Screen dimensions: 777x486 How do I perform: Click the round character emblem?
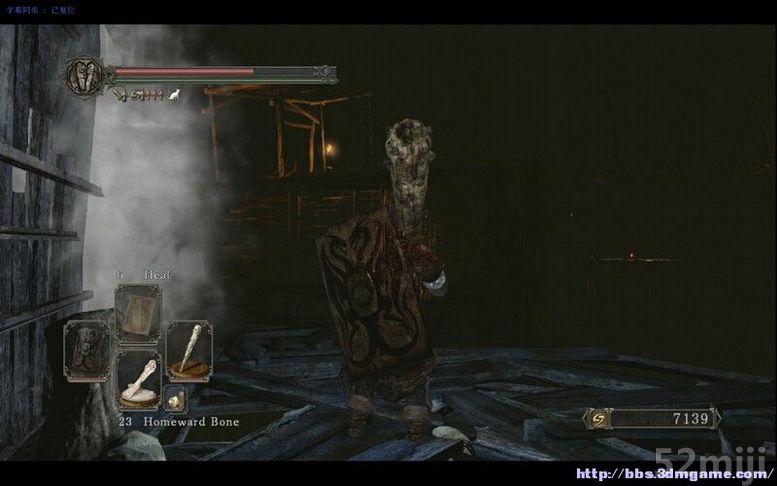(84, 76)
